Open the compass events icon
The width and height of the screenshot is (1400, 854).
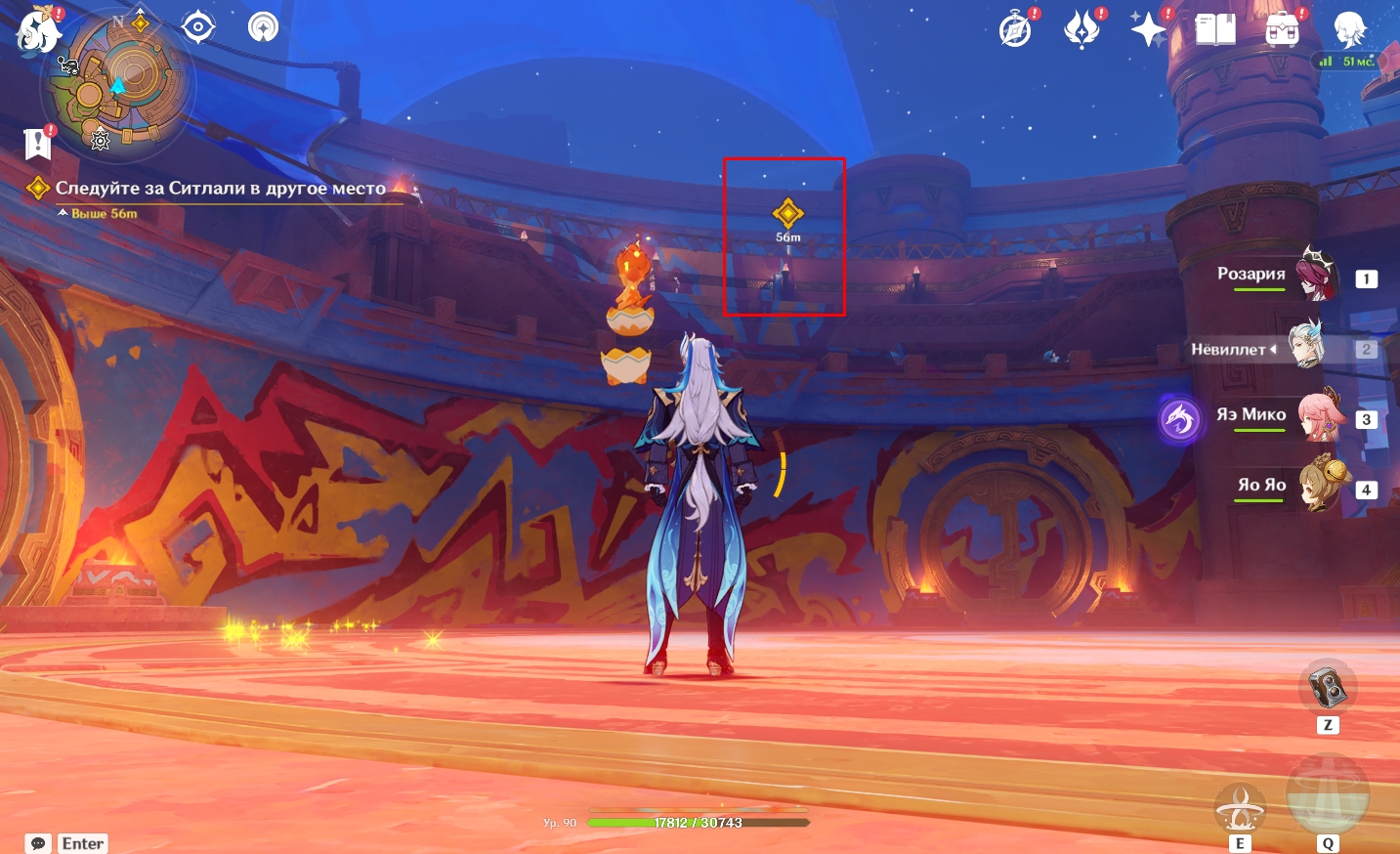coord(1016,30)
